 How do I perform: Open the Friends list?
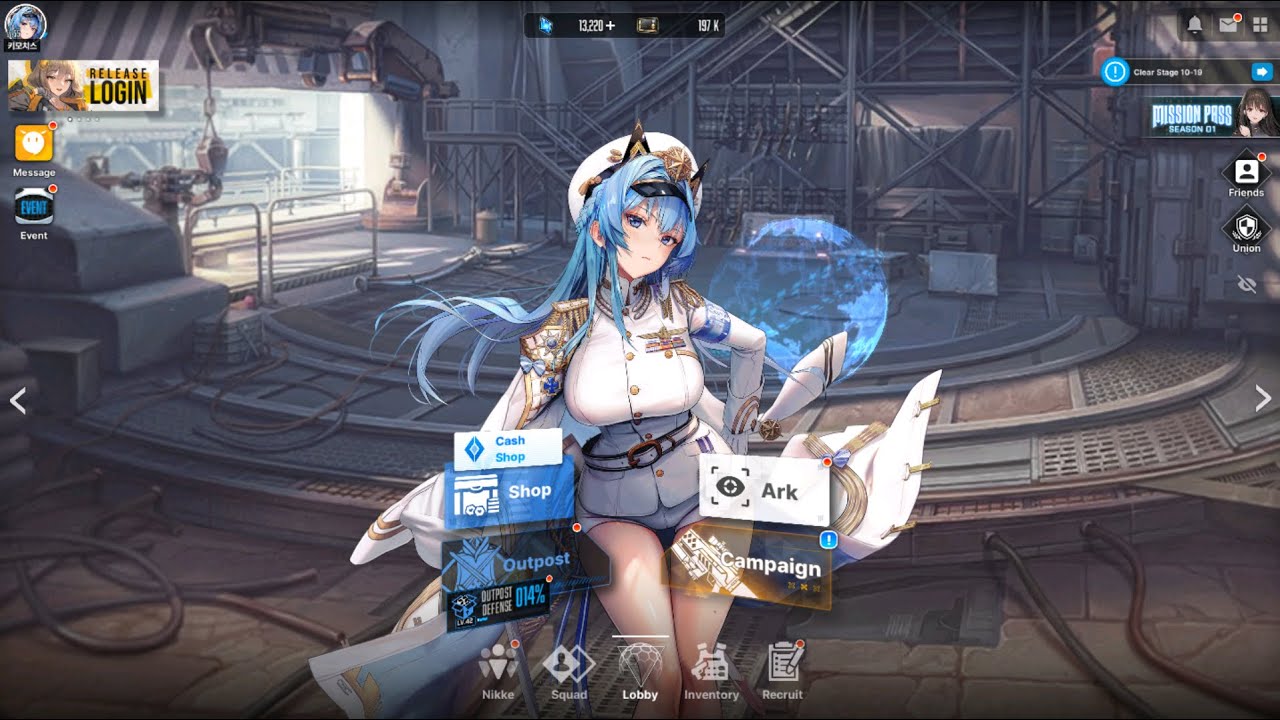pos(1246,176)
